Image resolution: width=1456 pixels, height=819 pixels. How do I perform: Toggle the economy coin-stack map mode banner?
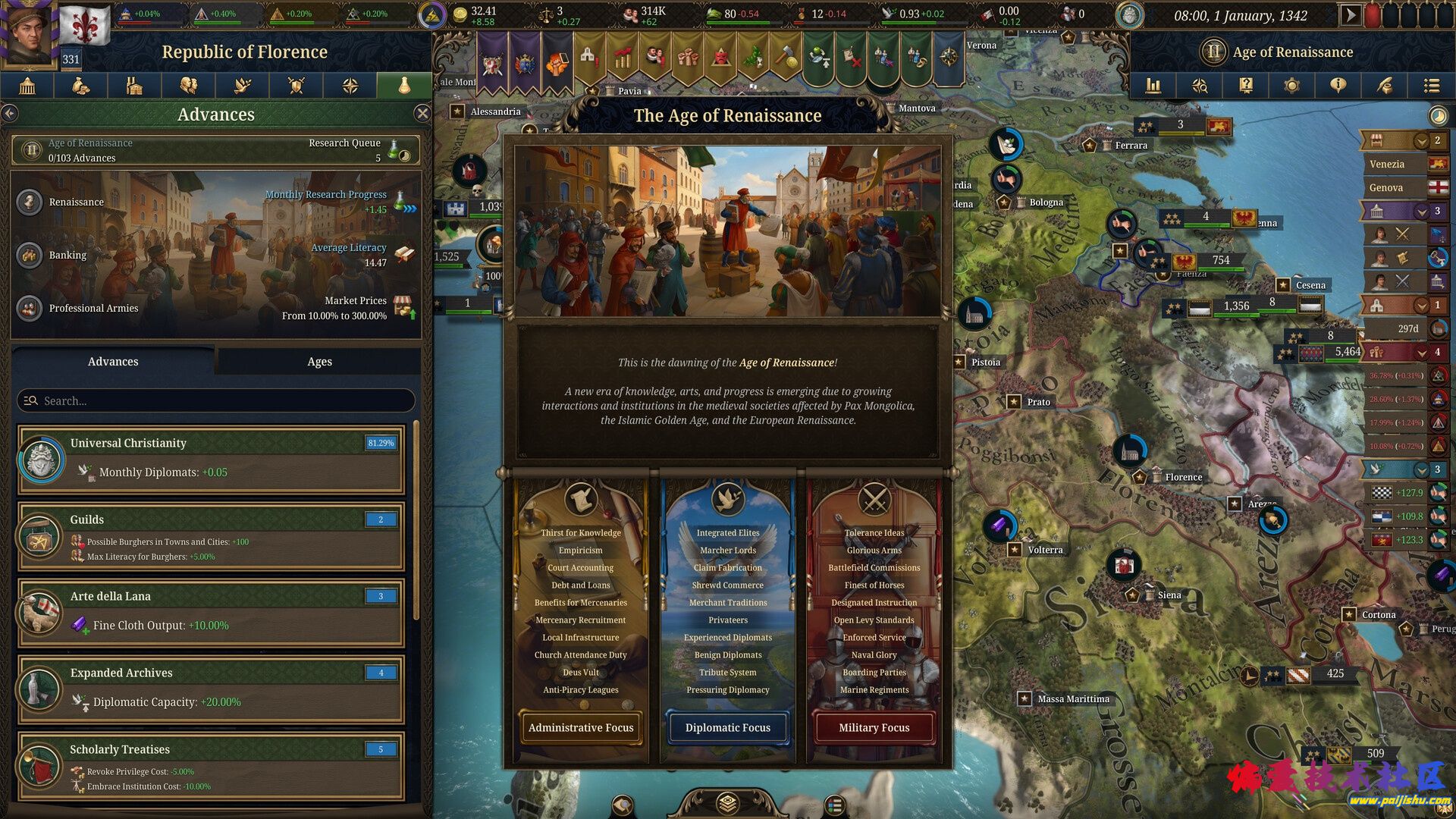[x=624, y=57]
